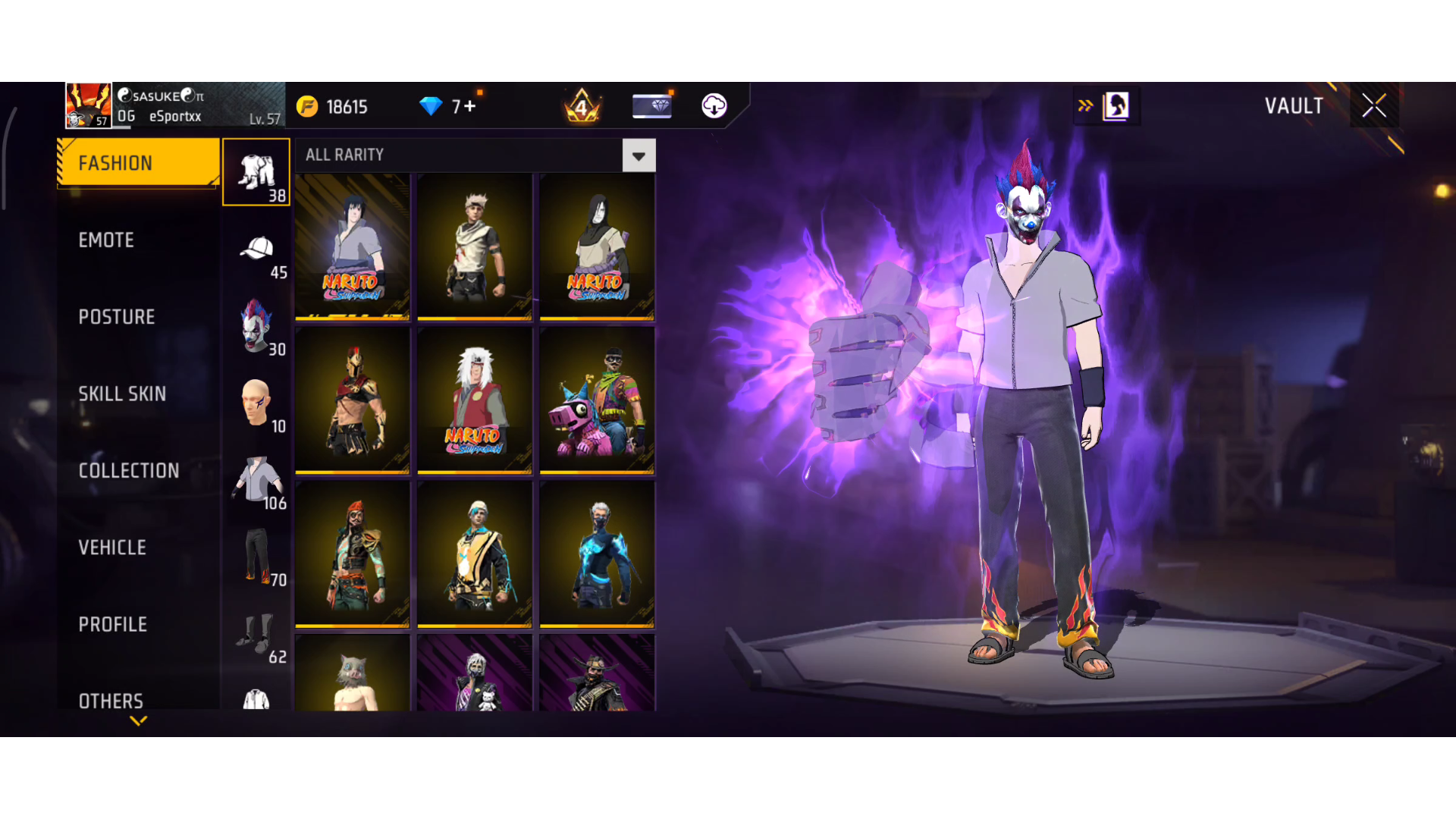Open the player profile avatar
This screenshot has height=819, width=1456.
pos(89,105)
